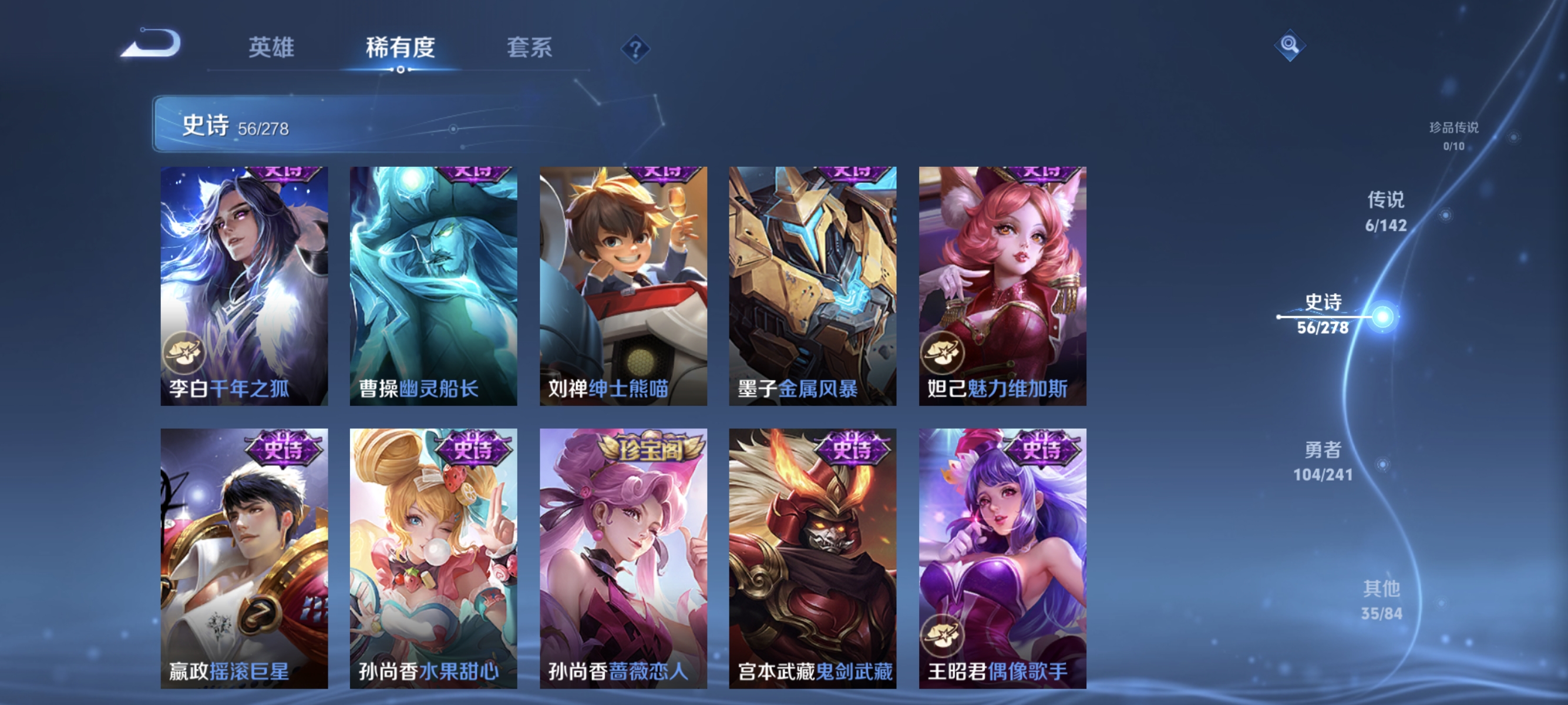Expand the 珍品传说 0/10 category
The width and height of the screenshot is (1568, 705).
point(1455,136)
